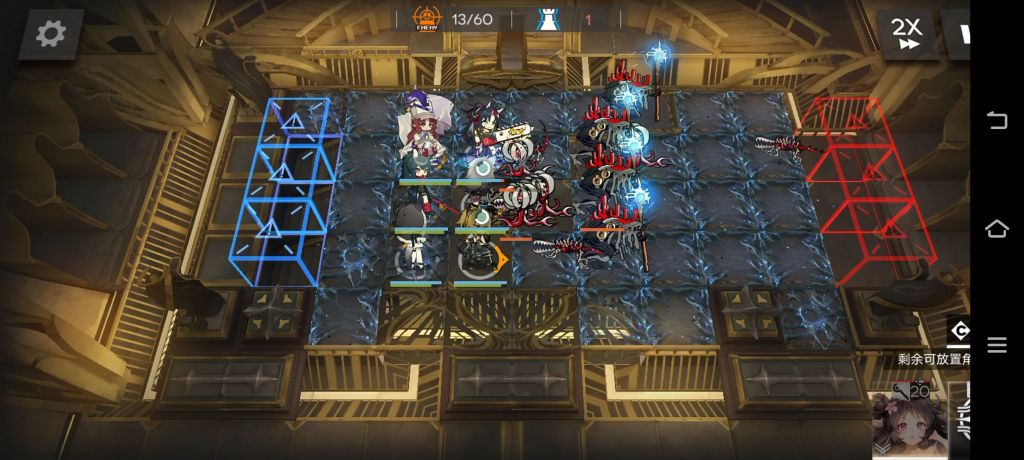
Task: Toggle the 2X speed button
Action: coord(908,33)
